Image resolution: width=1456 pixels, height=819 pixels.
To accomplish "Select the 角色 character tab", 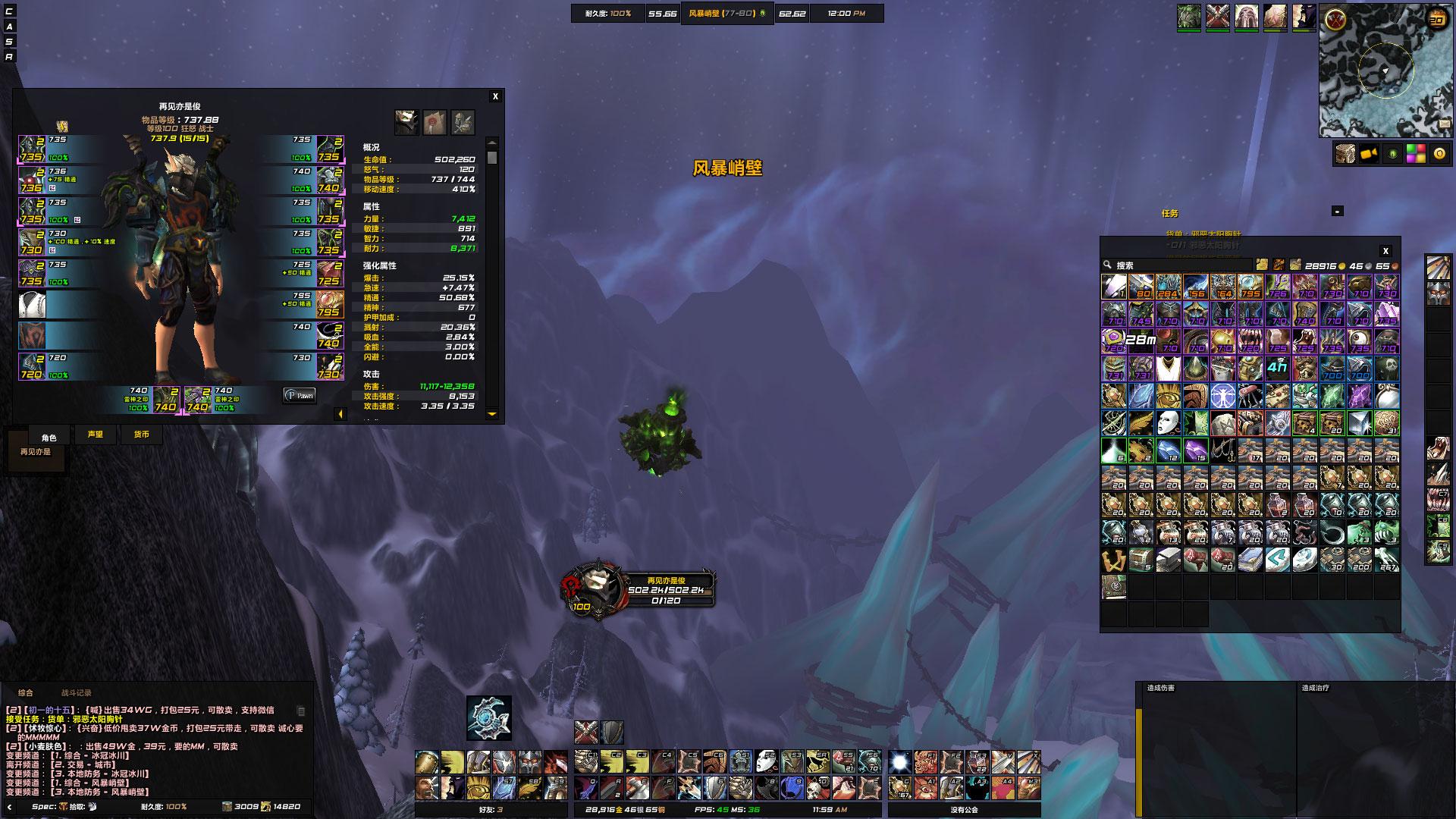I will click(49, 438).
